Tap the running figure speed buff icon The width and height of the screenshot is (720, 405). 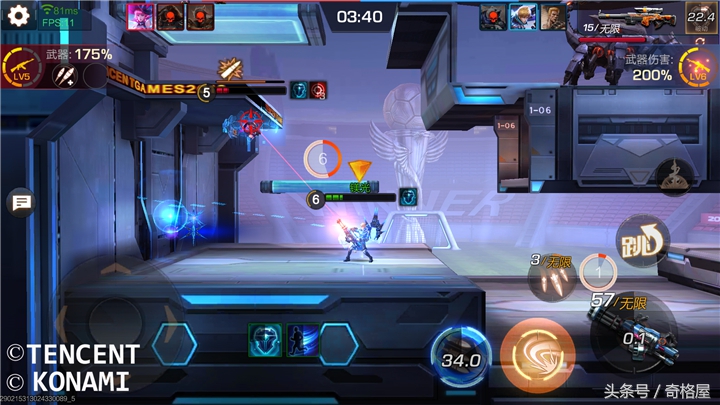(x=302, y=340)
